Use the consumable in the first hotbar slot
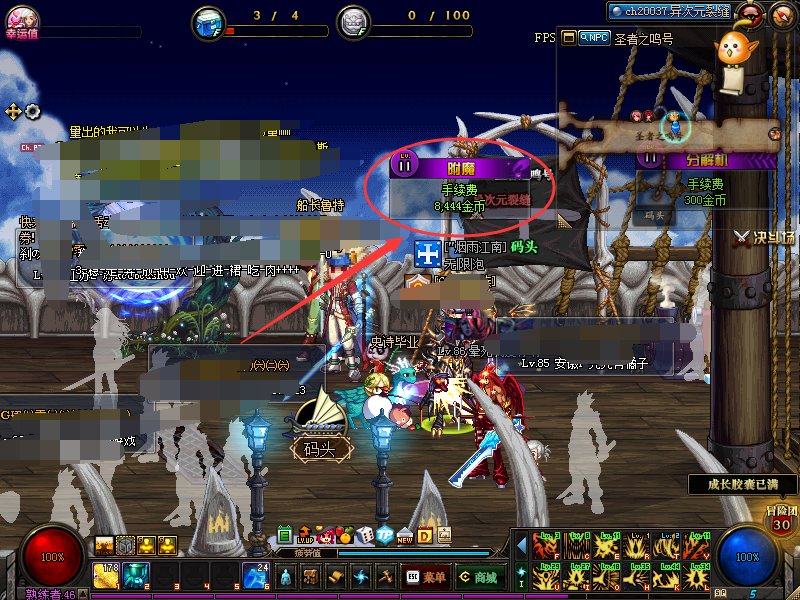This screenshot has height=600, width=800. click(106, 576)
